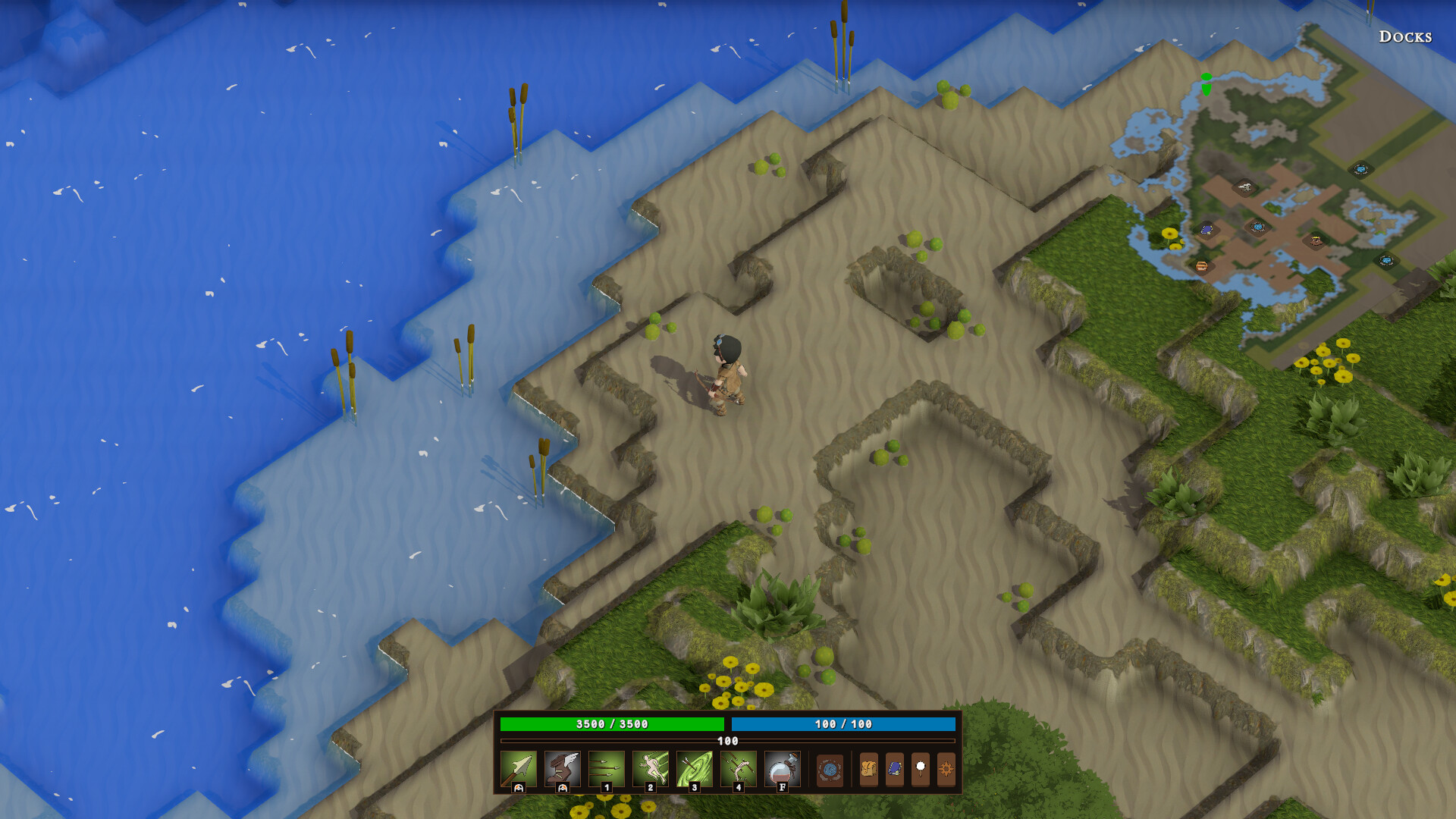Cast the green vortex skill in slot 3

click(x=693, y=770)
